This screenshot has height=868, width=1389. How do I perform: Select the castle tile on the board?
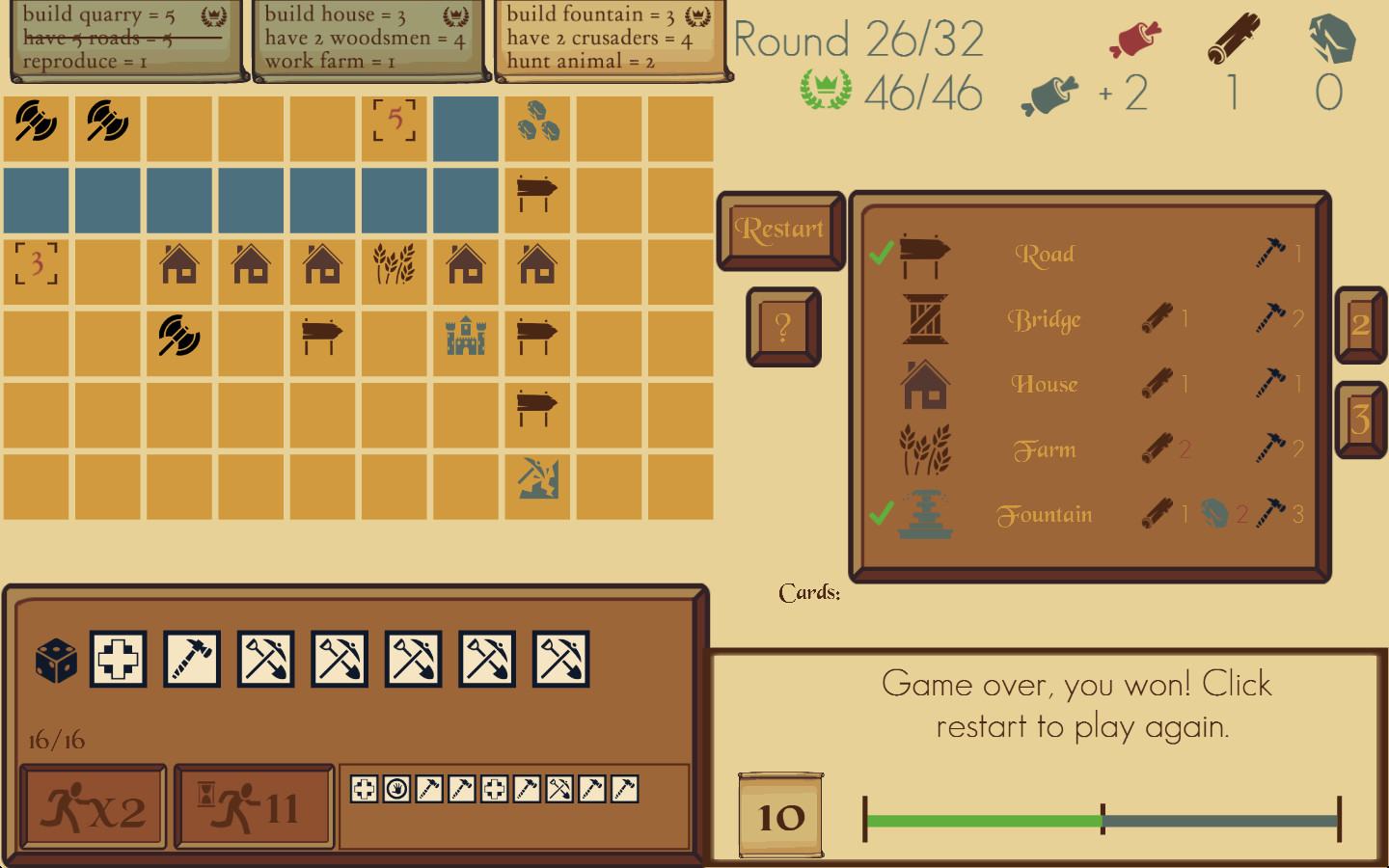(466, 336)
